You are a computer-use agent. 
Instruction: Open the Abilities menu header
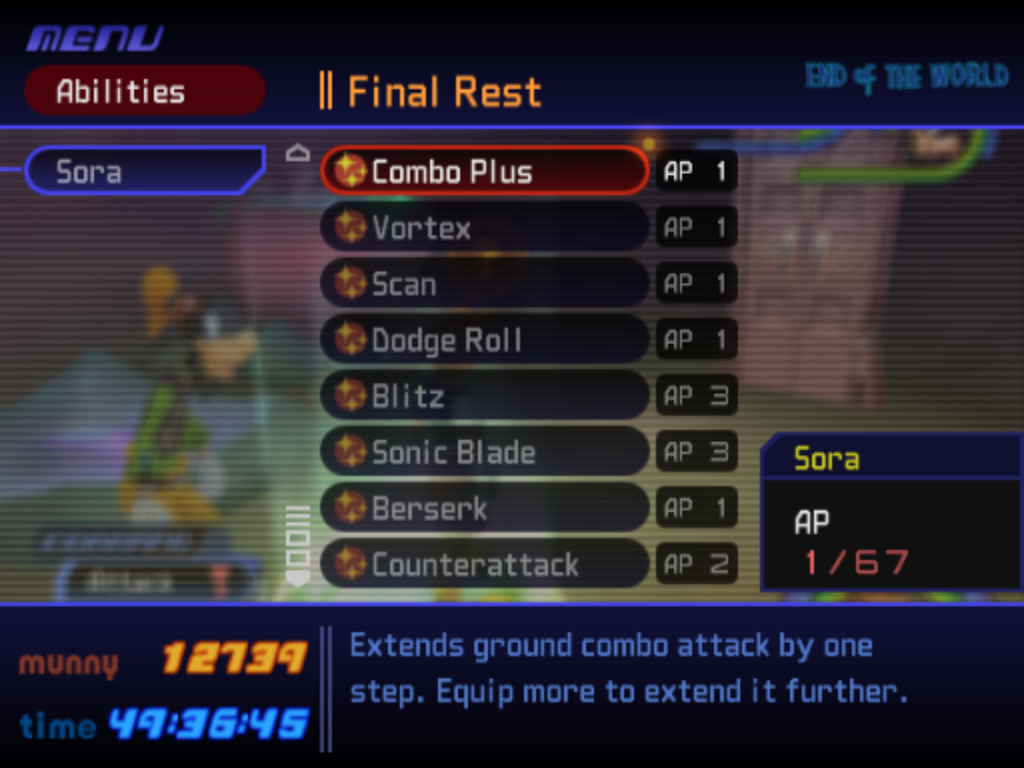coord(144,91)
